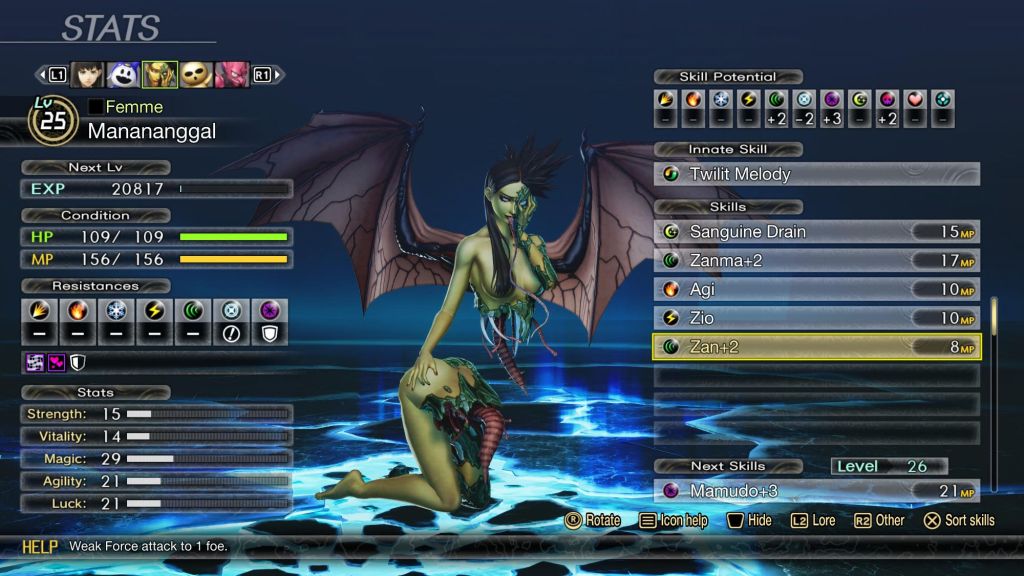1024x576 pixels.
Task: Open the Lore page option
Action: tap(813, 520)
